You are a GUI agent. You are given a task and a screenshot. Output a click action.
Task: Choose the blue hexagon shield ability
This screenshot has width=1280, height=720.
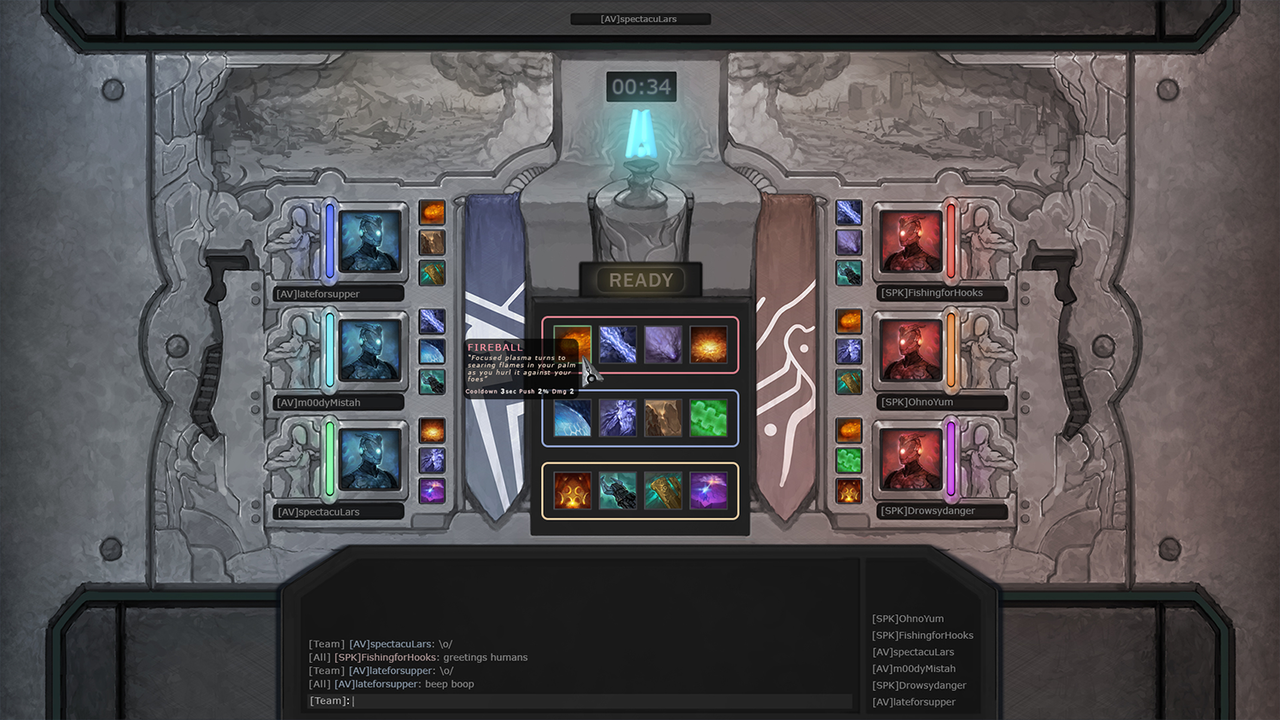click(572, 418)
